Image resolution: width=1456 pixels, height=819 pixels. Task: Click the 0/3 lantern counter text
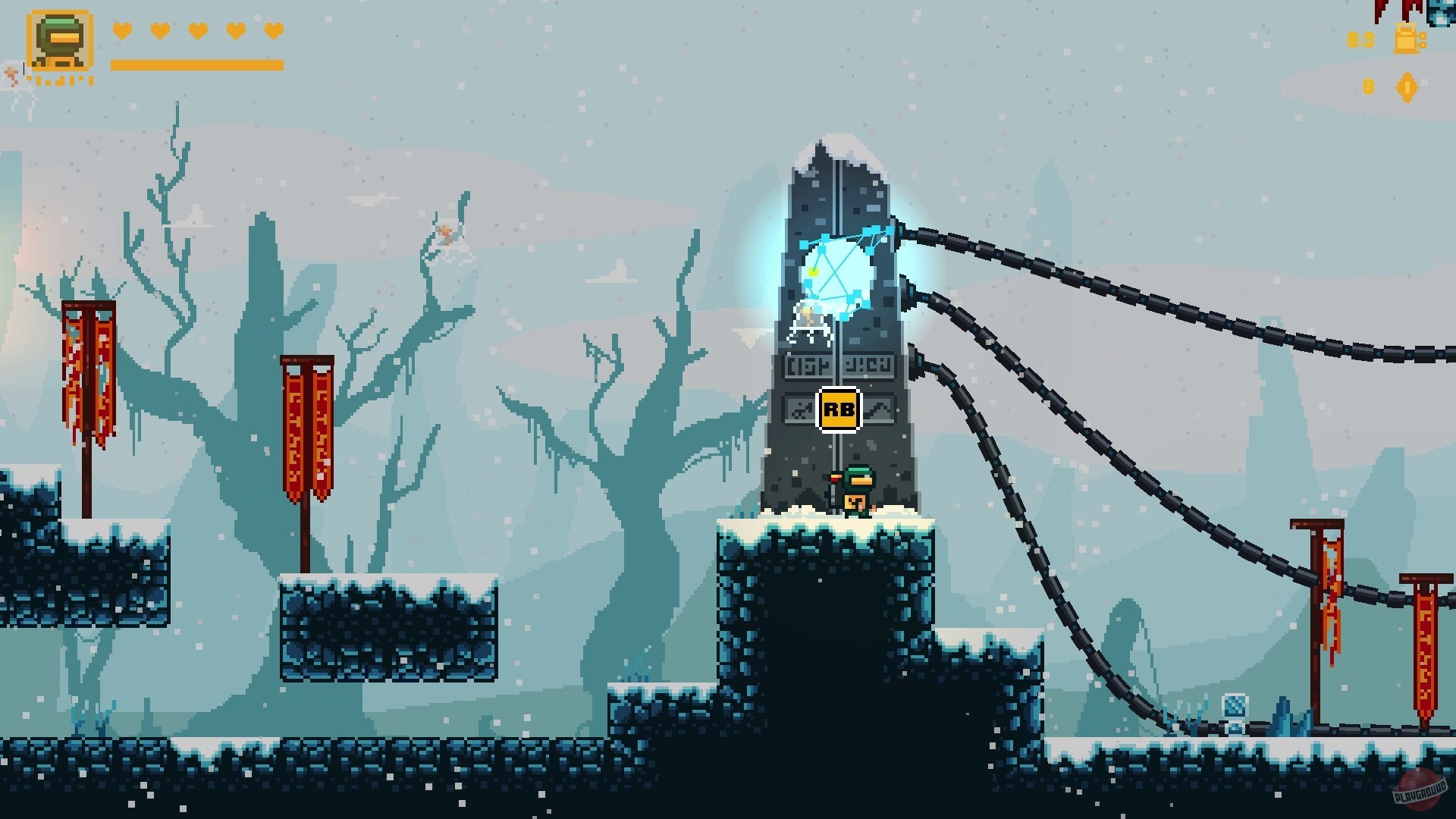tap(1360, 39)
